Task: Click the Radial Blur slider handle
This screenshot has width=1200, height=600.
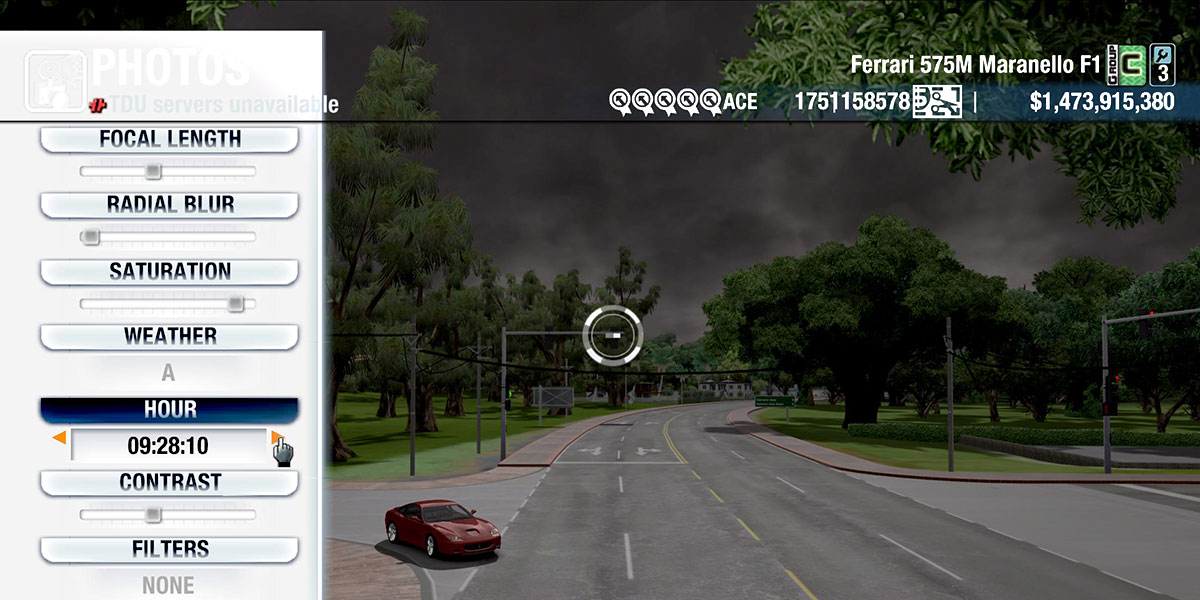Action: tap(91, 237)
